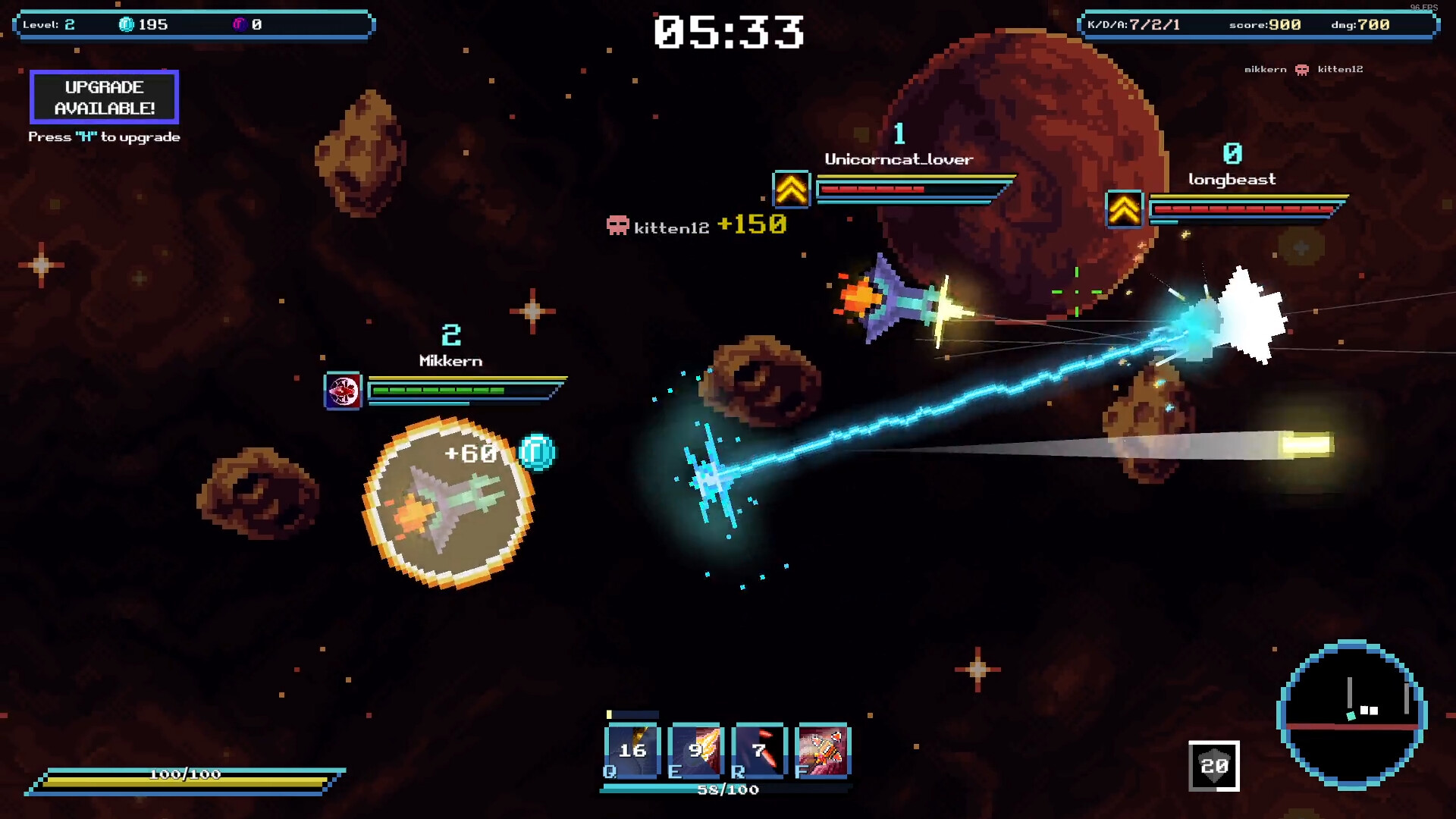Toggle the shield counter showing 20
1456x819 pixels.
(x=1213, y=766)
